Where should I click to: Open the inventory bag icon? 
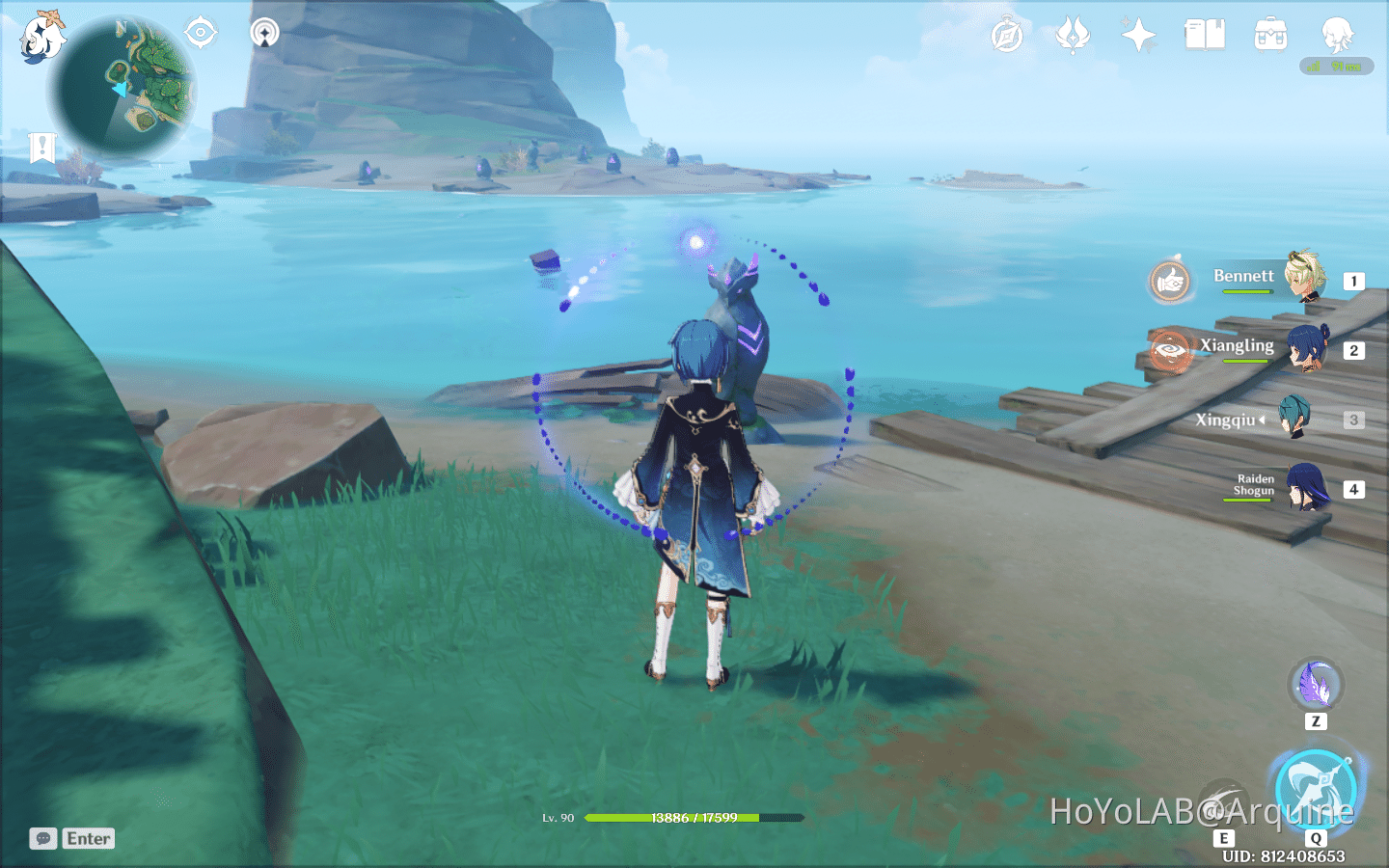click(x=1269, y=33)
